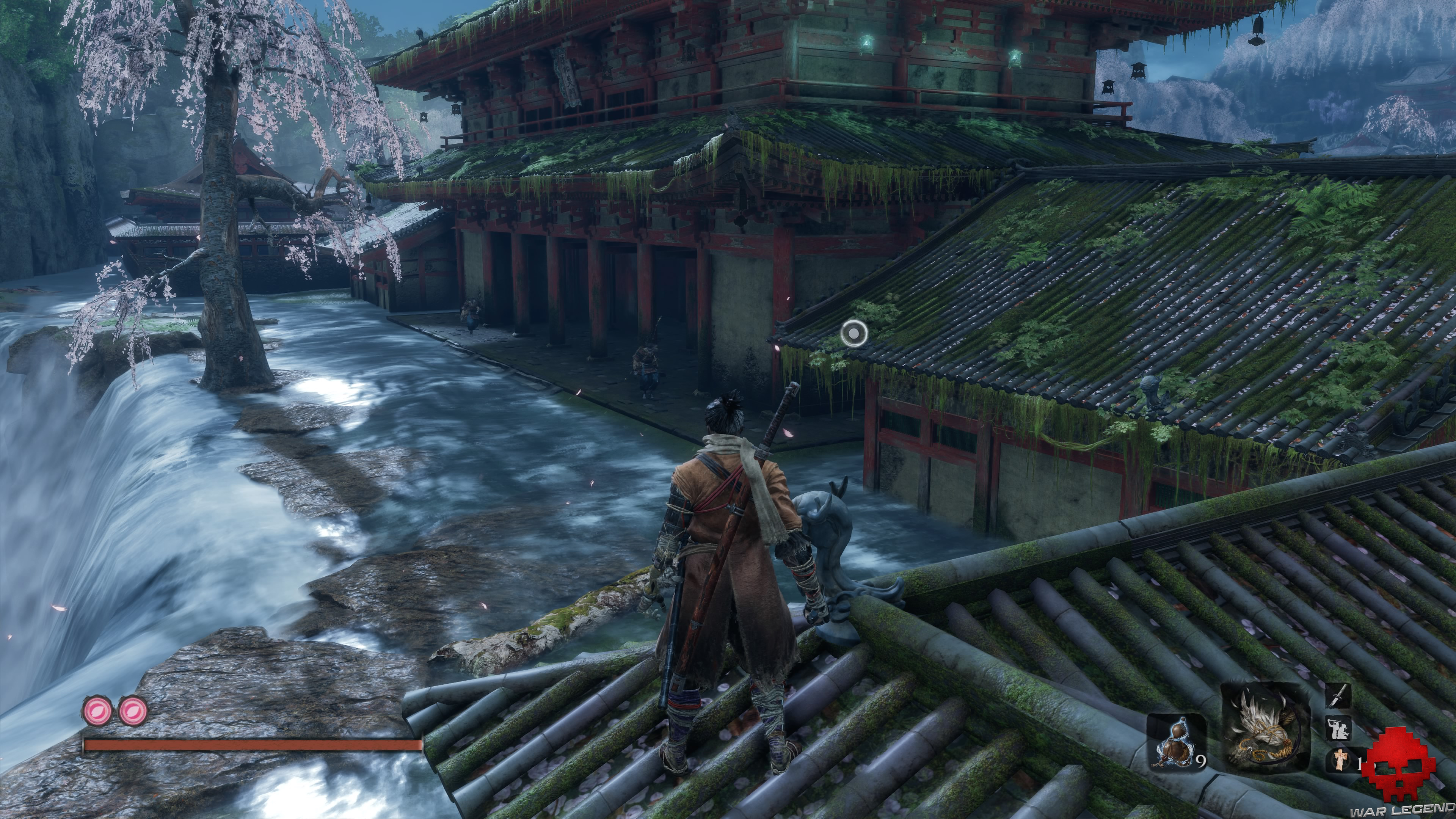Click the katana combat art icon
Viewport: 1456px width, 819px height.
[x=1338, y=695]
